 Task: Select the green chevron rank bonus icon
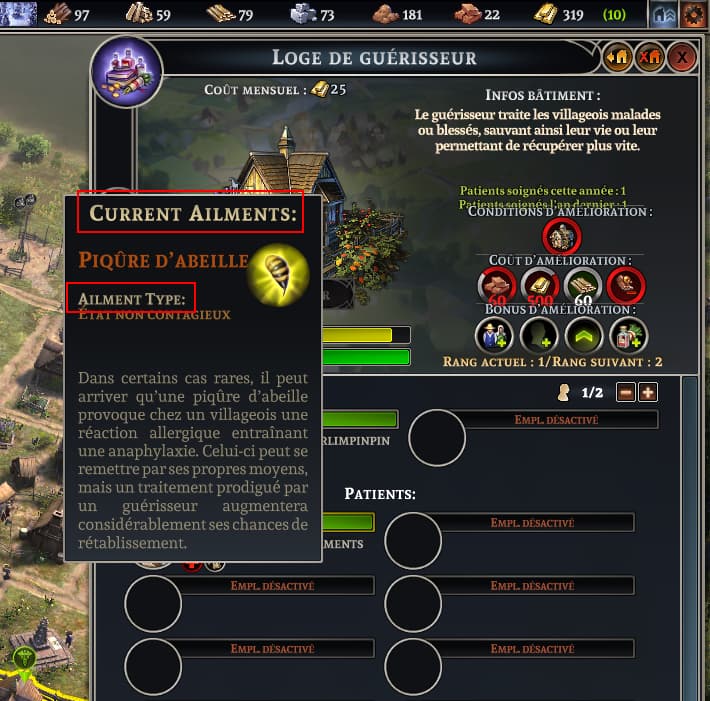pos(583,335)
